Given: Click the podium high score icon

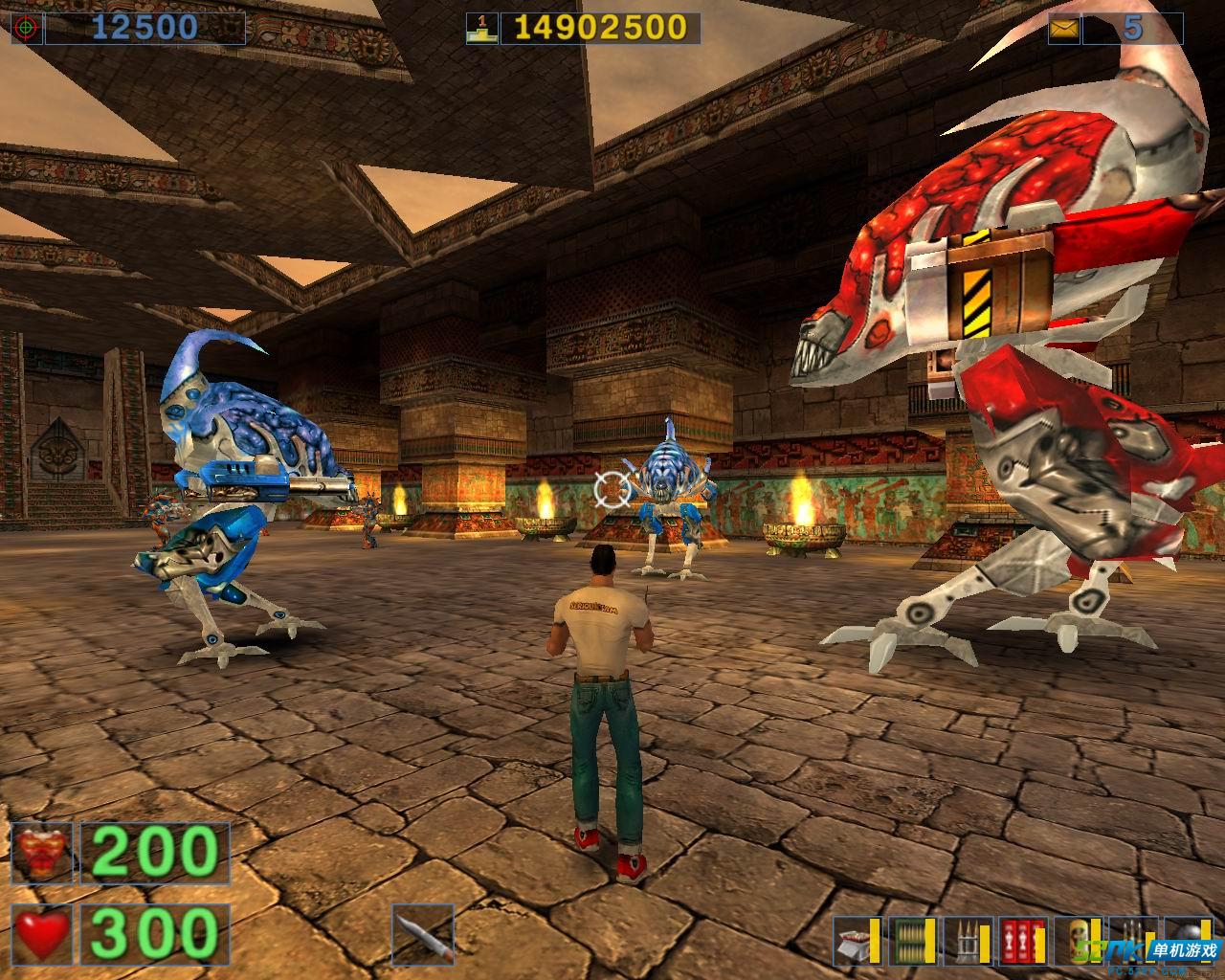Looking at the screenshot, I should (x=480, y=29).
